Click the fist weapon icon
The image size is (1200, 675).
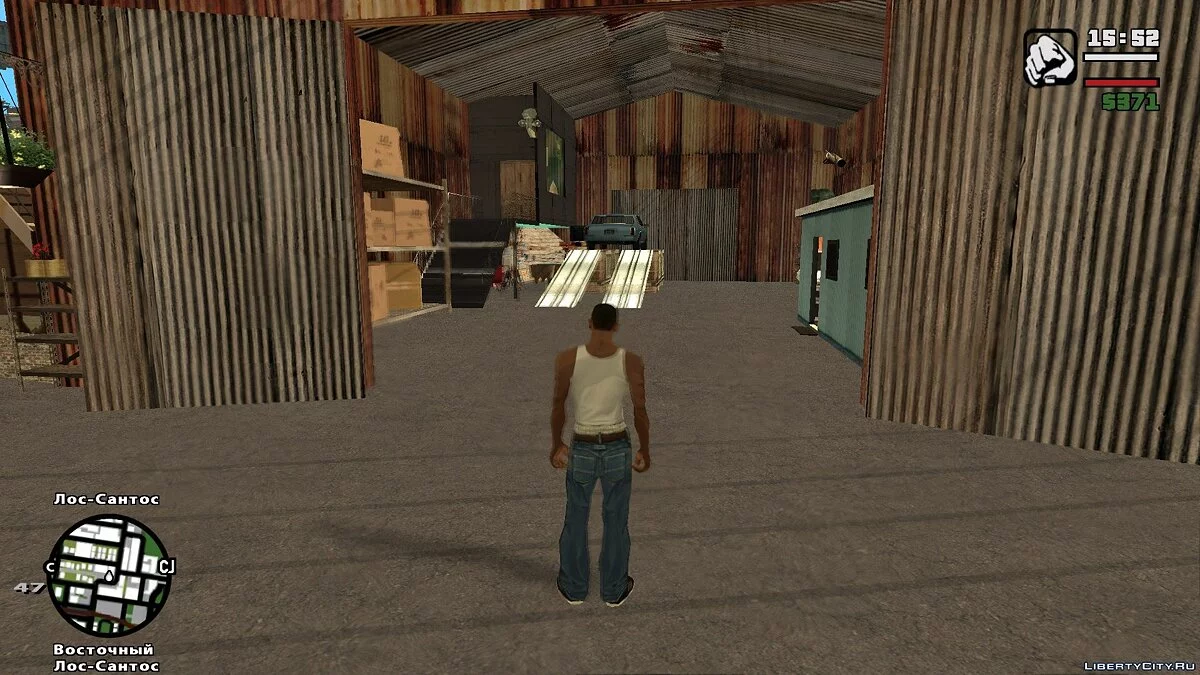click(1050, 58)
